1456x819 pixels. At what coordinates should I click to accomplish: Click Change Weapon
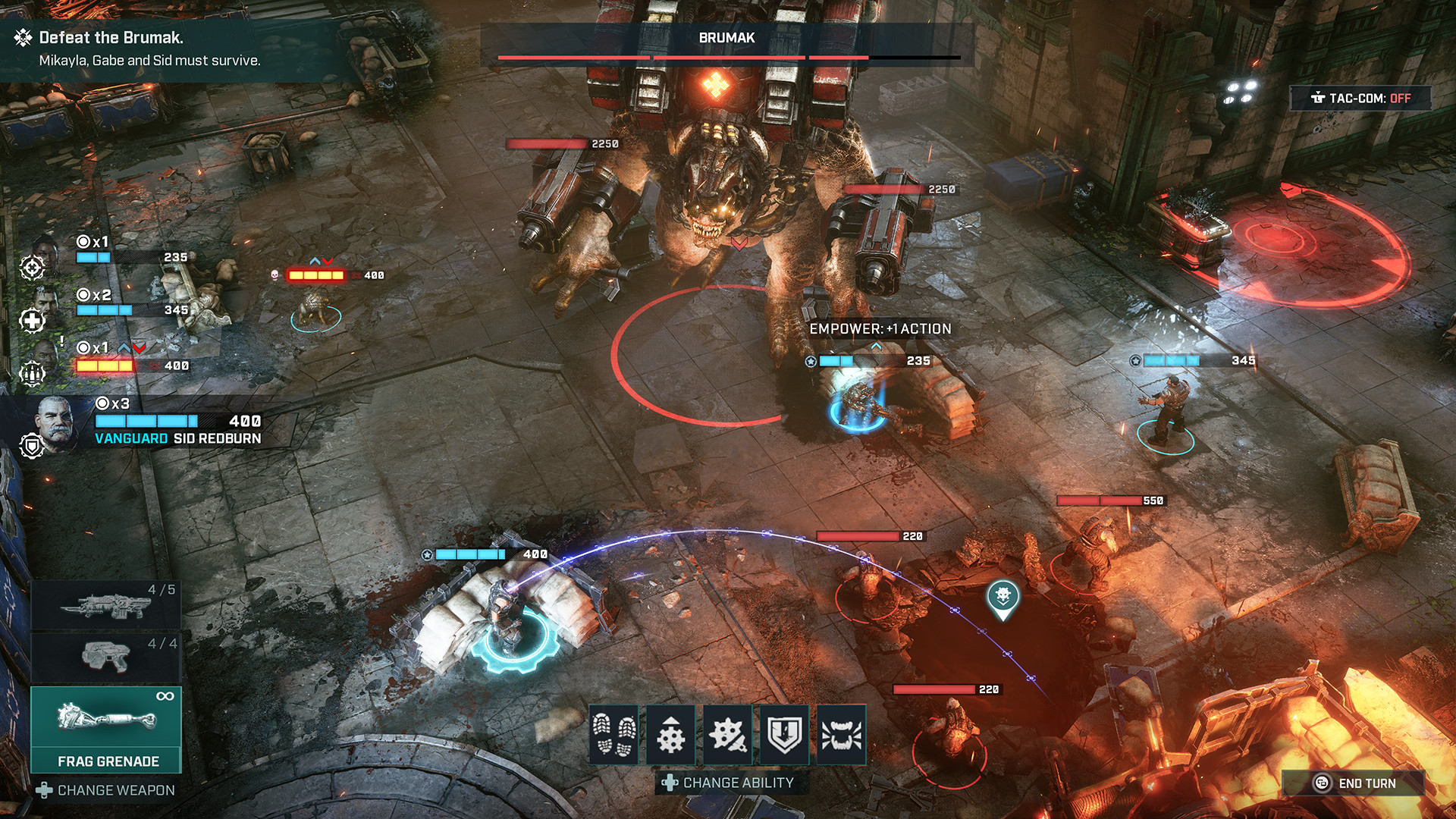106,789
